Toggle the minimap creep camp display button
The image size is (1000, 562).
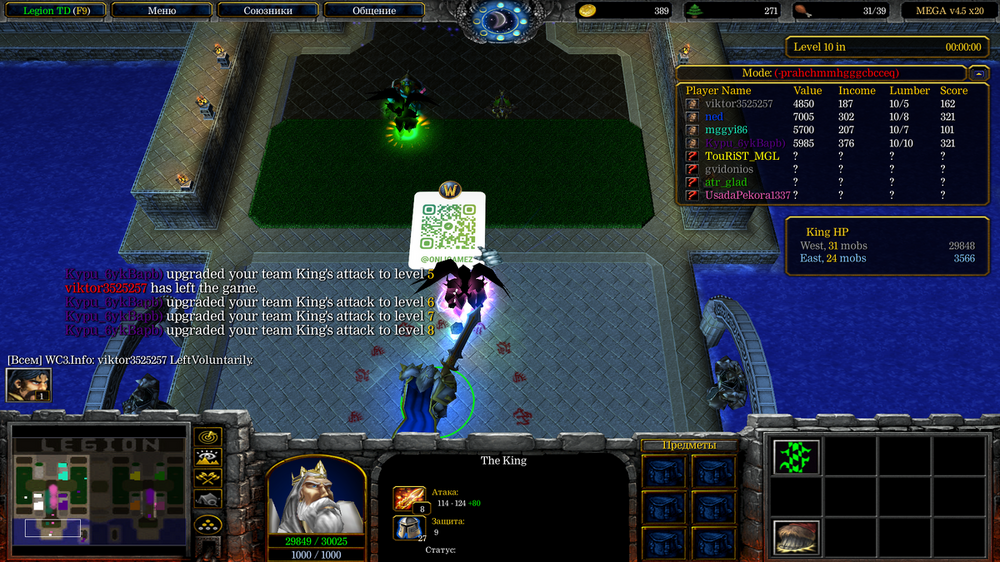pyautogui.click(x=208, y=500)
